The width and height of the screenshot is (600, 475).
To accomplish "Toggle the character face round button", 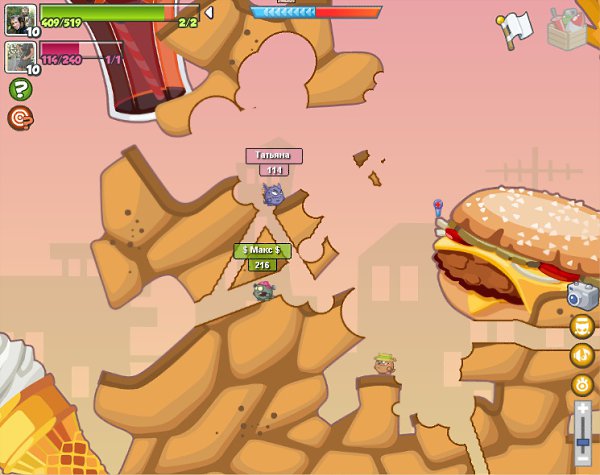I will click(582, 326).
